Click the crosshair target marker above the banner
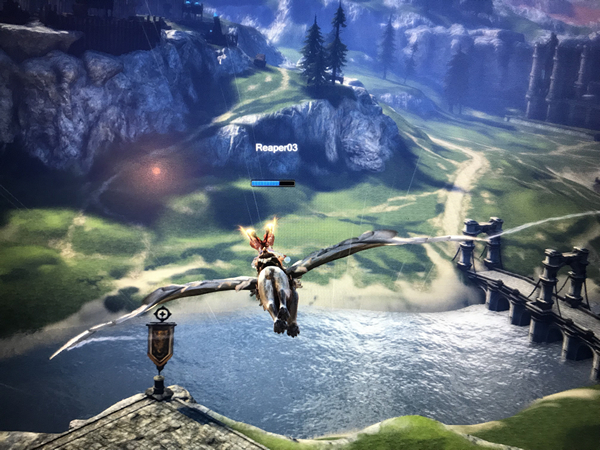The width and height of the screenshot is (600, 450). coord(162,314)
